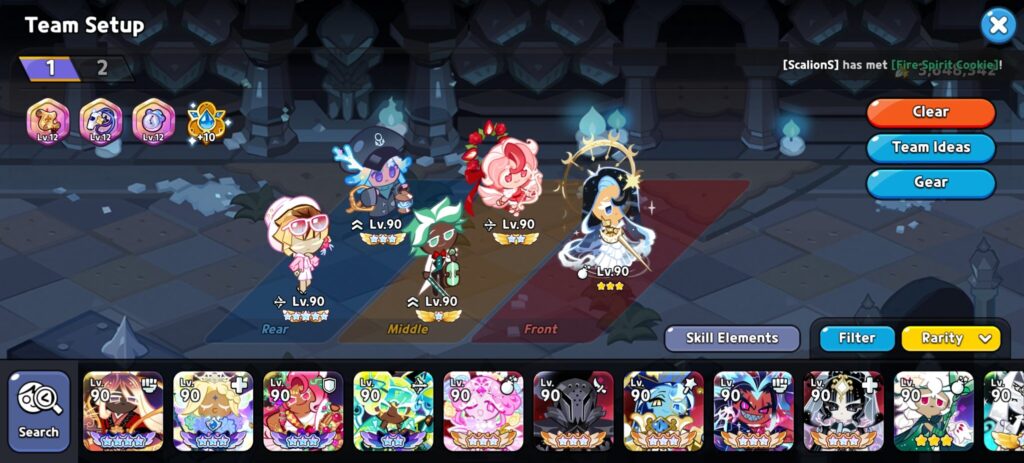The height and width of the screenshot is (463, 1024).
Task: Select the purple squid treasure icon
Action: point(100,122)
